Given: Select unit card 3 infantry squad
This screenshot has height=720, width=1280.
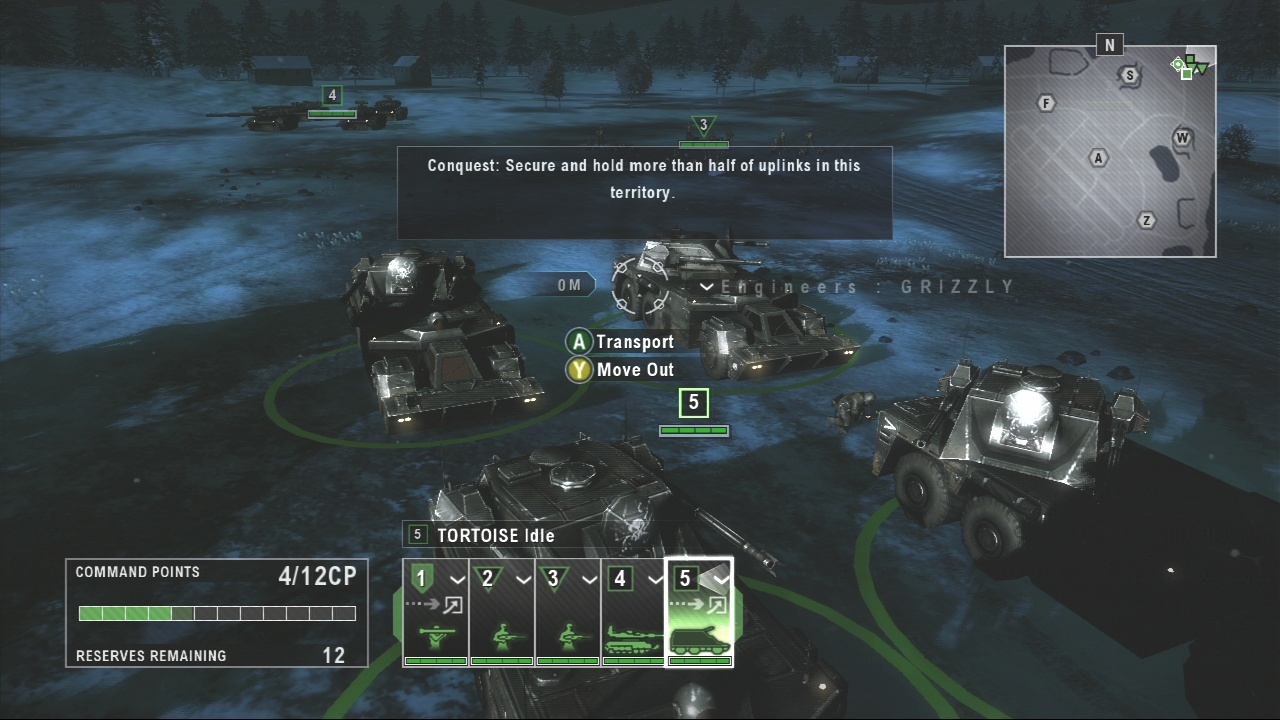Looking at the screenshot, I should (568, 612).
